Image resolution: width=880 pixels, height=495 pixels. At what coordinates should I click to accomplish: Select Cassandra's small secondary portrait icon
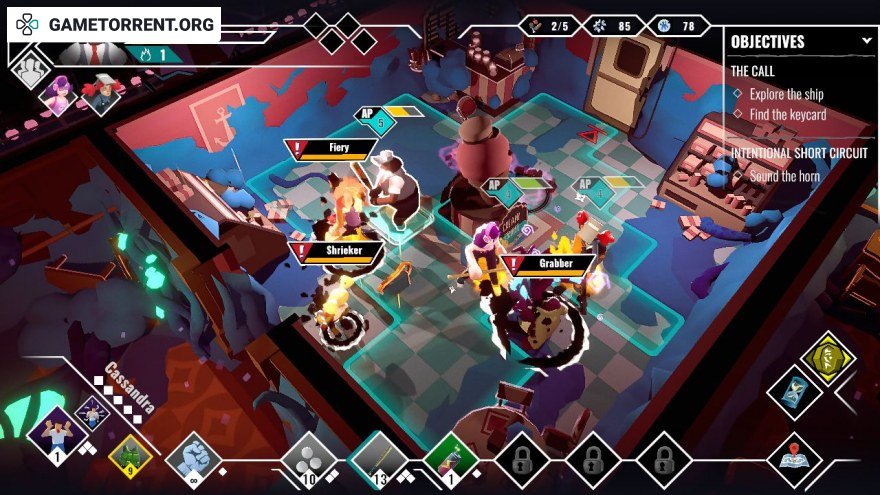pyautogui.click(x=92, y=410)
